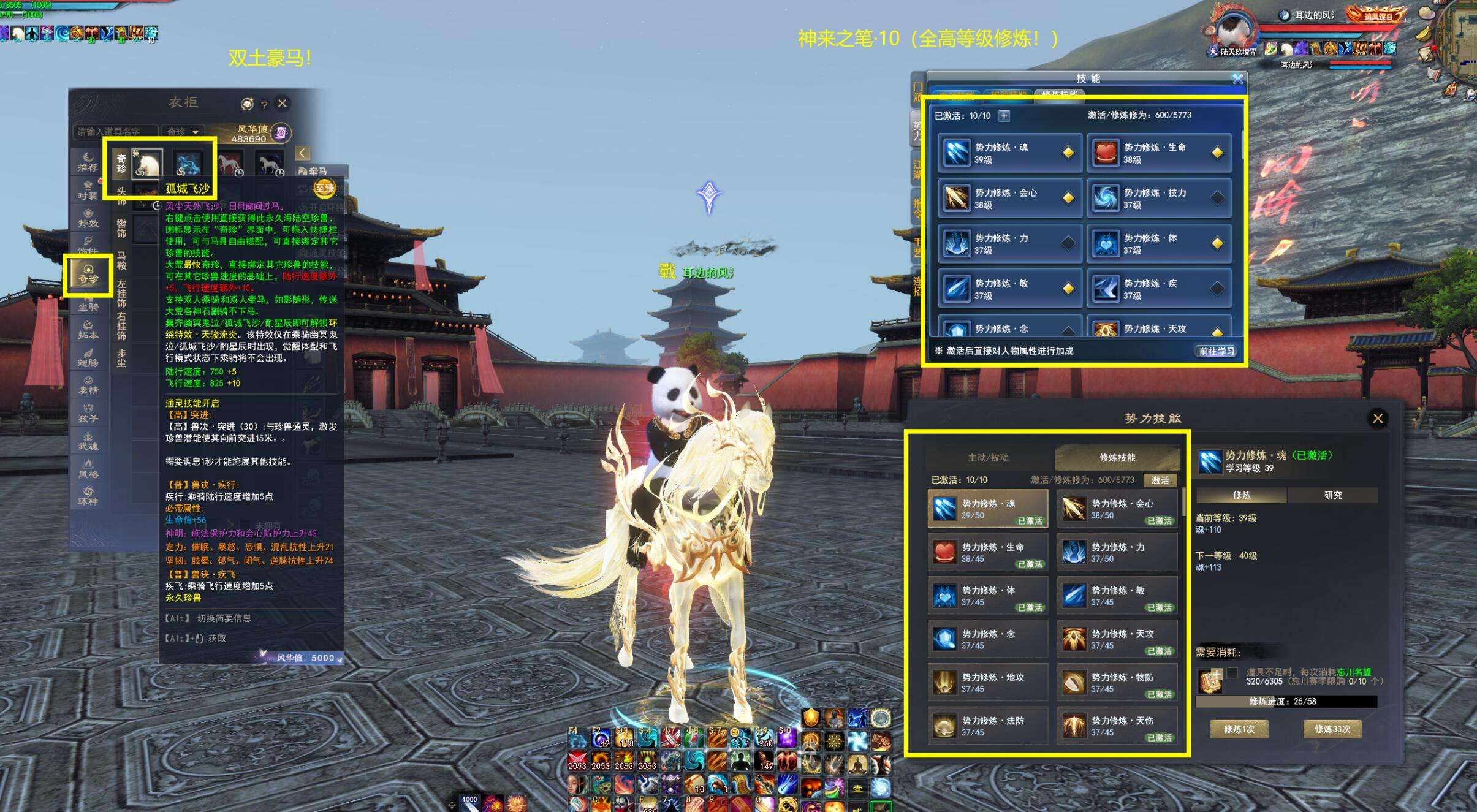Click the plus button beside 已激活 10/10
The image size is (1477, 812).
pyautogui.click(x=1004, y=116)
